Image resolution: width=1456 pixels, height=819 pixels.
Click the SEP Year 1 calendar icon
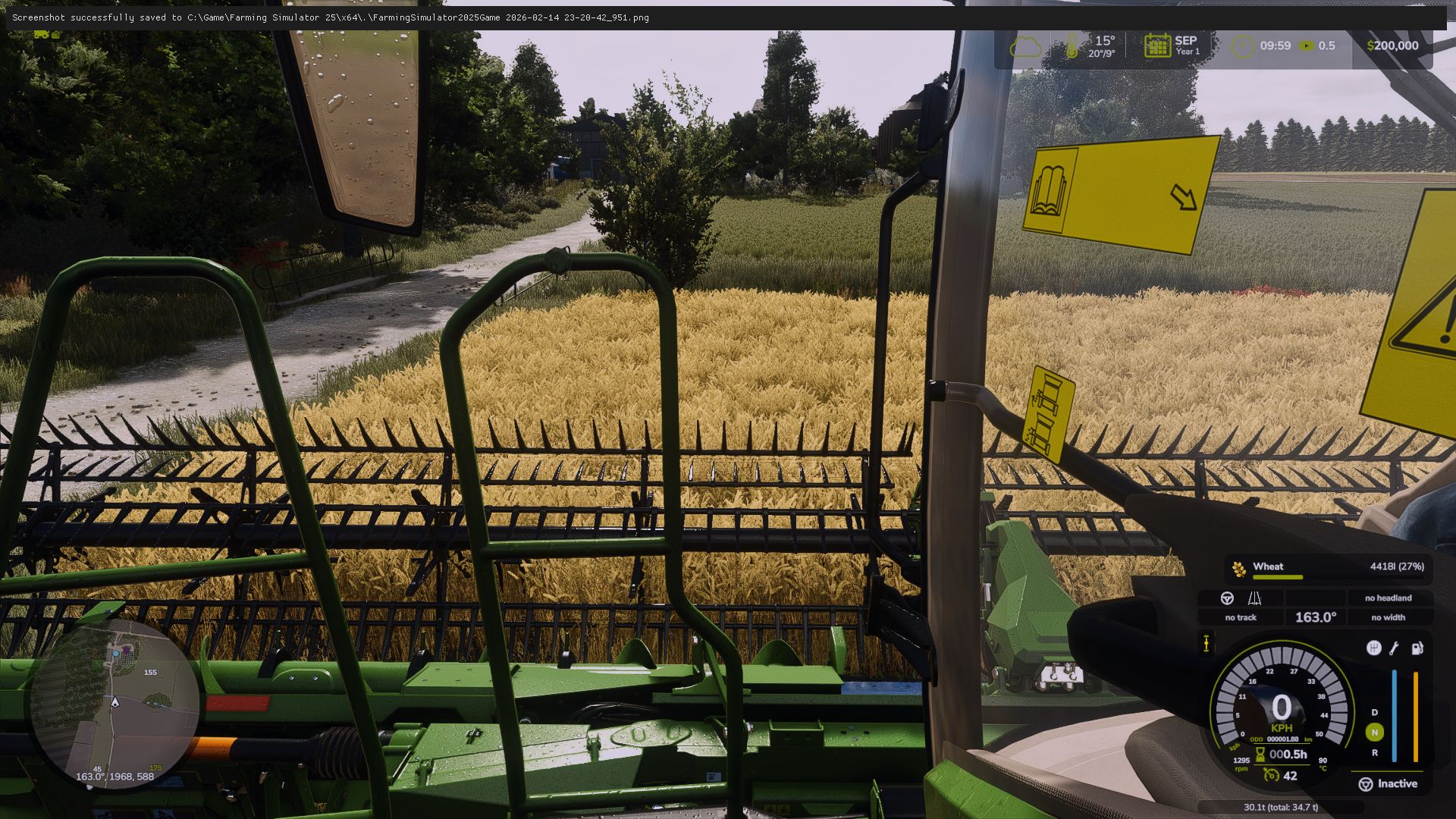[1157, 45]
